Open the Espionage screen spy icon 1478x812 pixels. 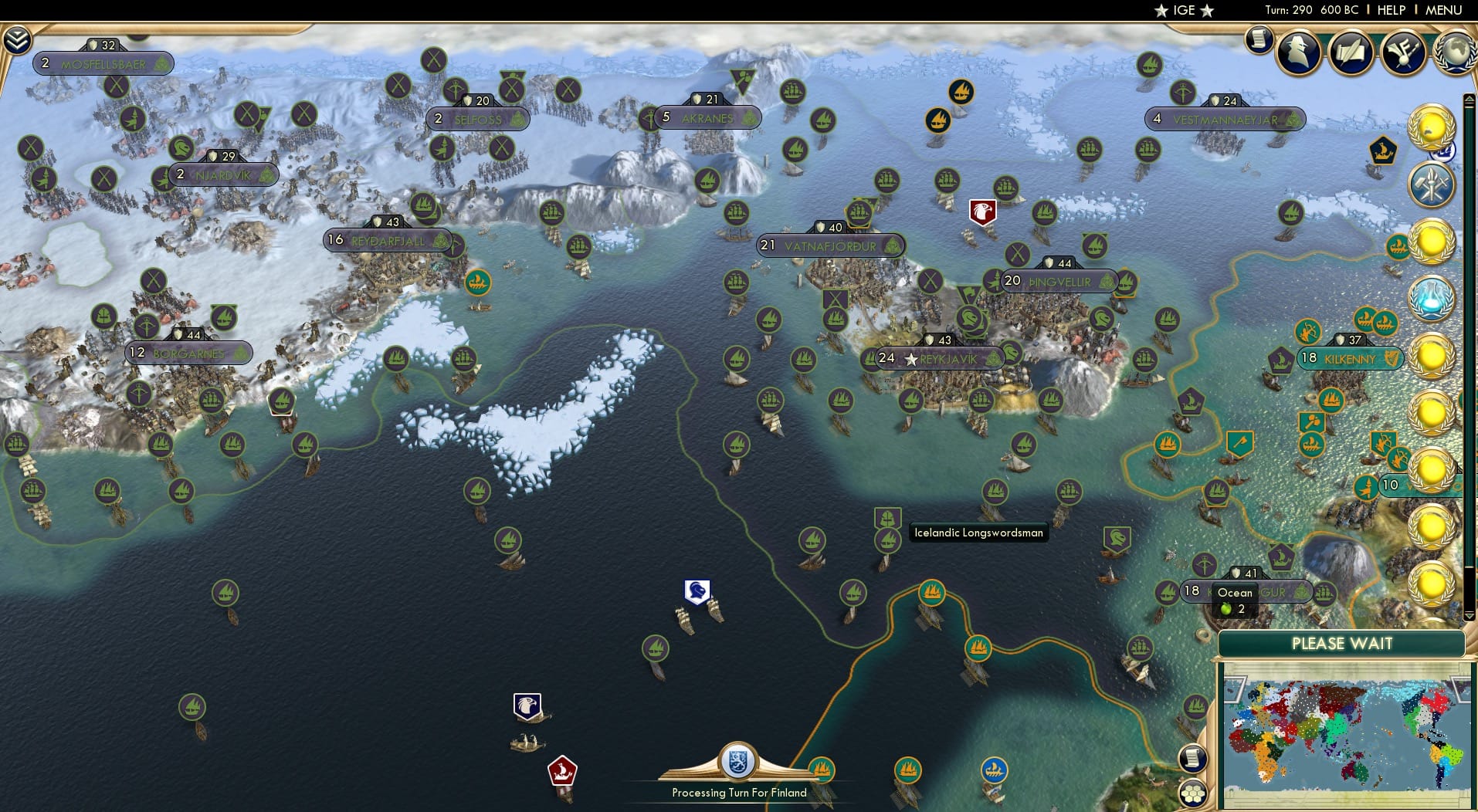point(1298,52)
